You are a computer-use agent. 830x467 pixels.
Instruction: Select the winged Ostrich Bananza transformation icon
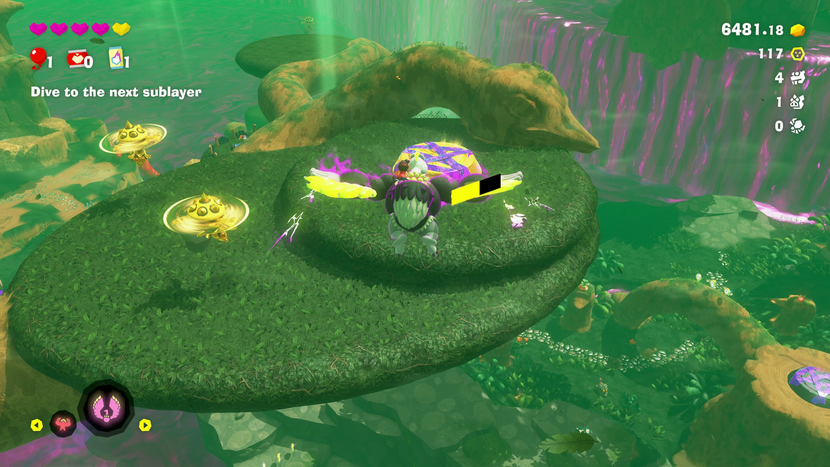(x=105, y=408)
